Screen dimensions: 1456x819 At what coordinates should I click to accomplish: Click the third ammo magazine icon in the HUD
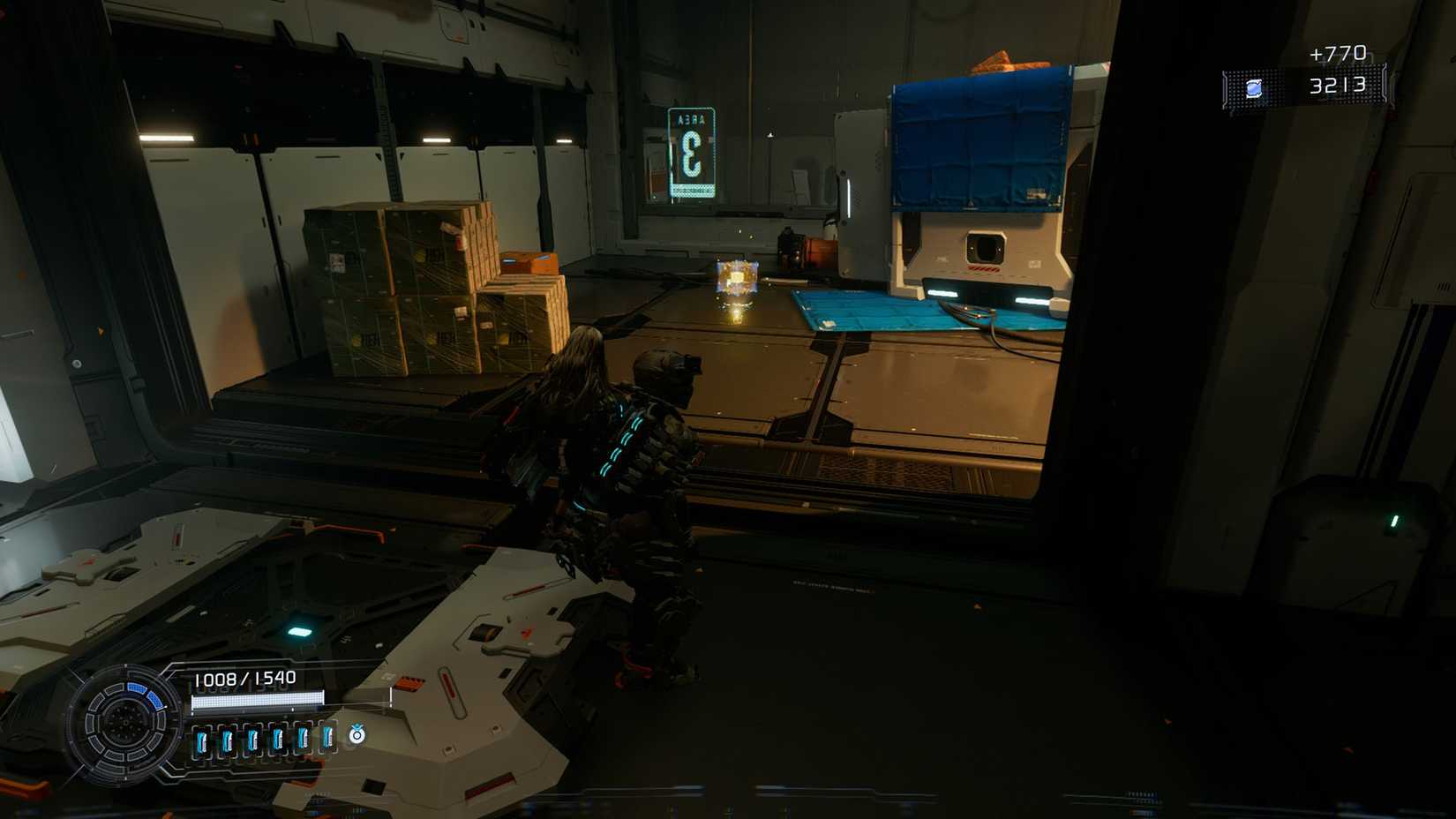point(254,739)
